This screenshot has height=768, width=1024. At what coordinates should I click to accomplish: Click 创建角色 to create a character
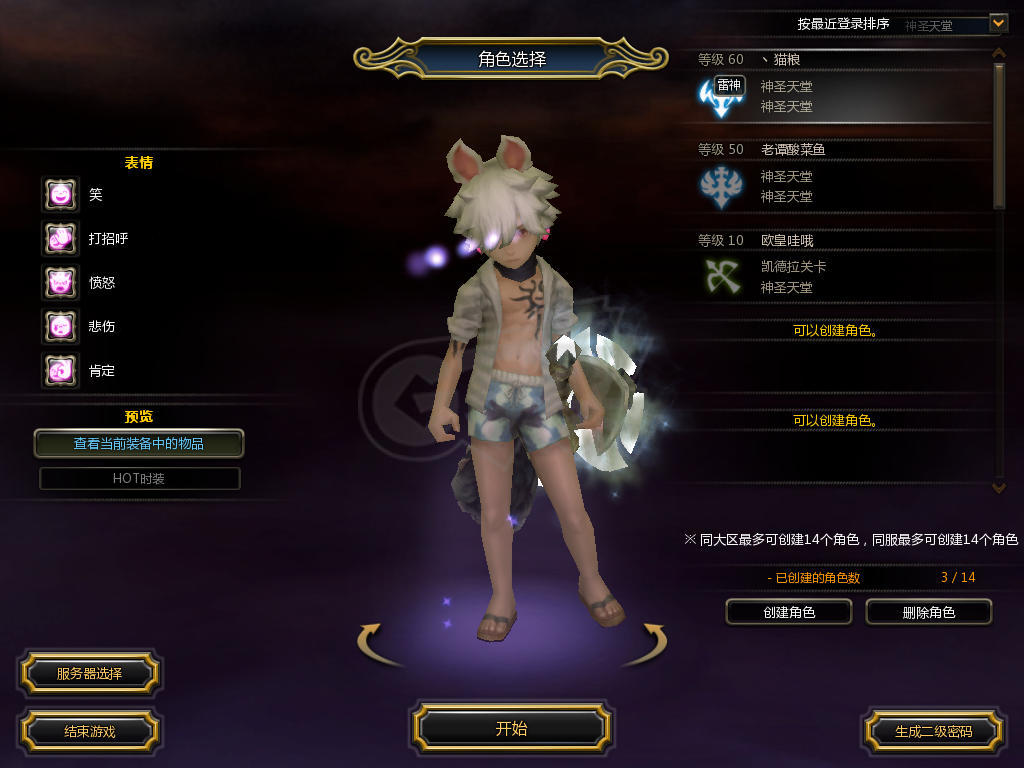pos(788,612)
